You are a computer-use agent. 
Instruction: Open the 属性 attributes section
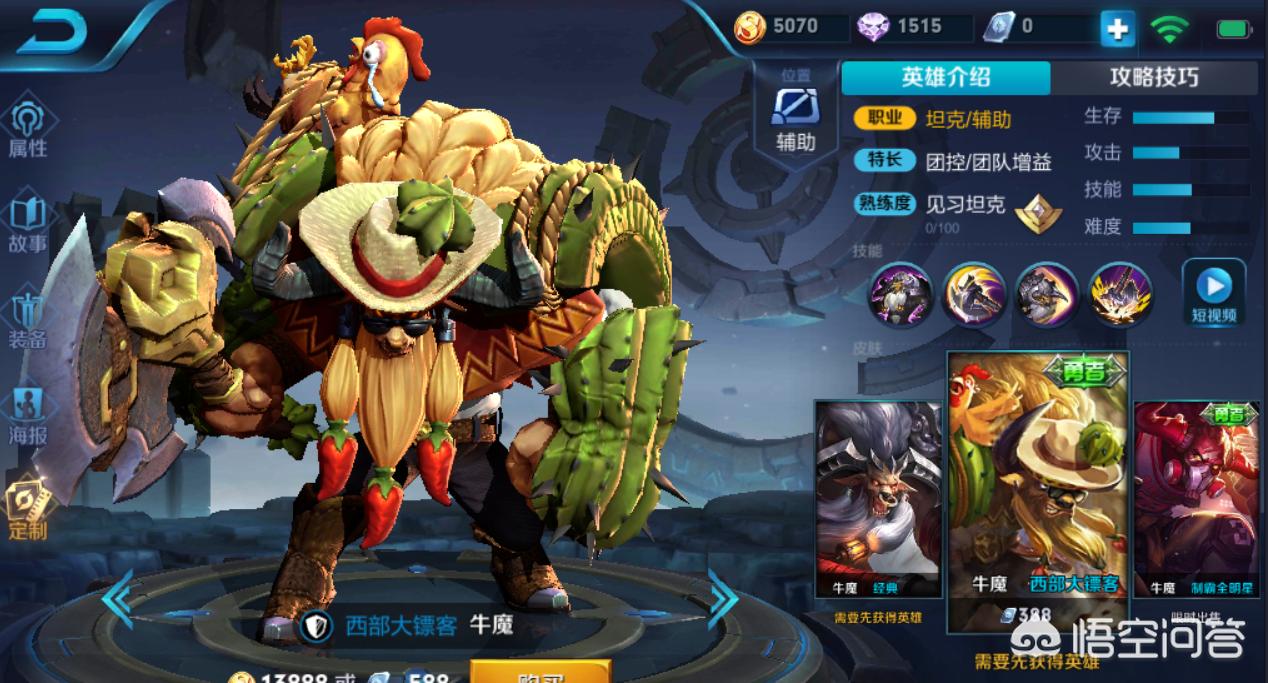click(28, 130)
